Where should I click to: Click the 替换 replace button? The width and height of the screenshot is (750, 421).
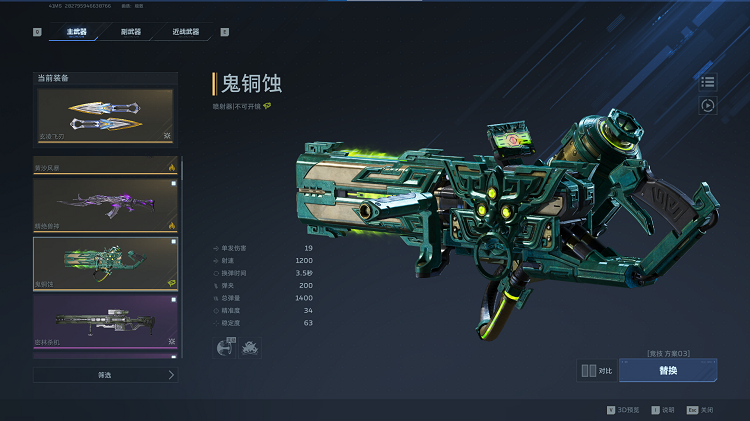tap(667, 370)
